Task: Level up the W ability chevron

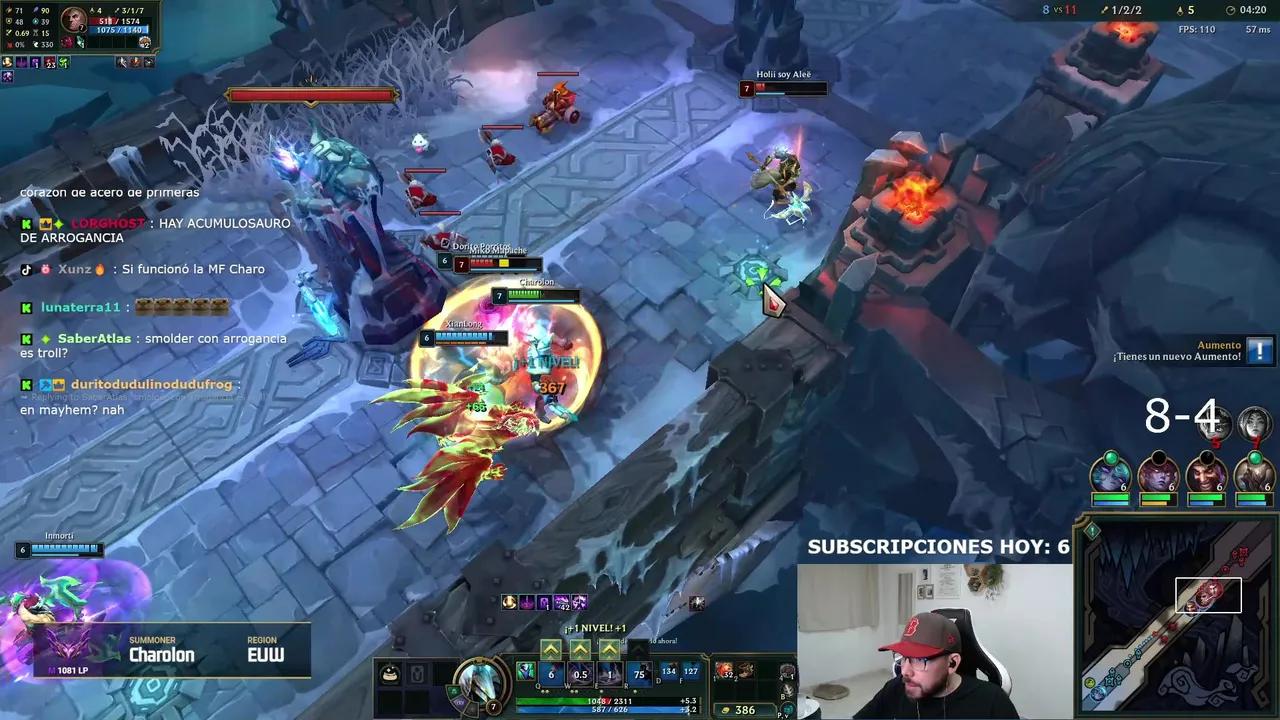Action: 579,649
